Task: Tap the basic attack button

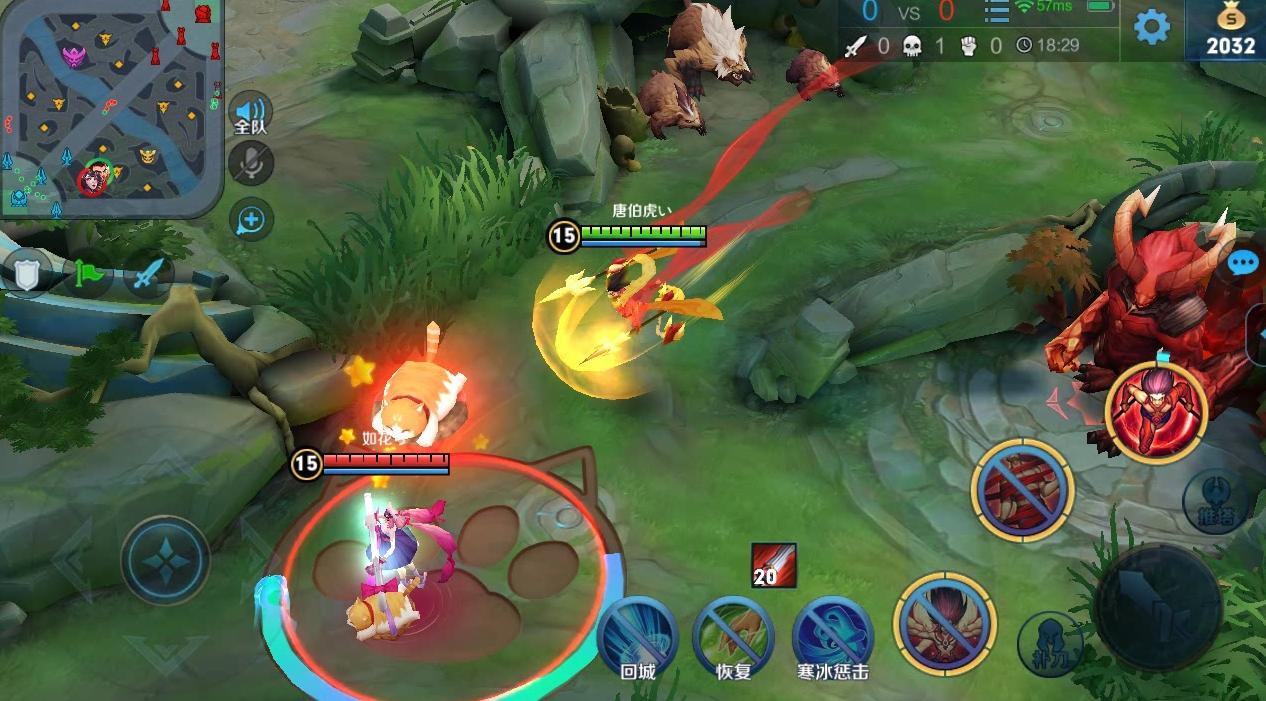Action: [x=1157, y=606]
